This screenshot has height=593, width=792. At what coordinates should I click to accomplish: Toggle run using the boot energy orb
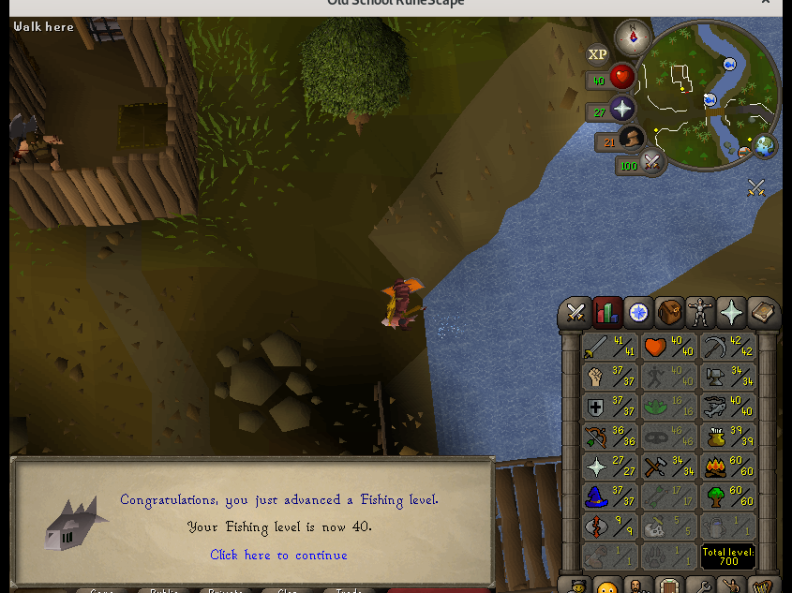(x=631, y=139)
